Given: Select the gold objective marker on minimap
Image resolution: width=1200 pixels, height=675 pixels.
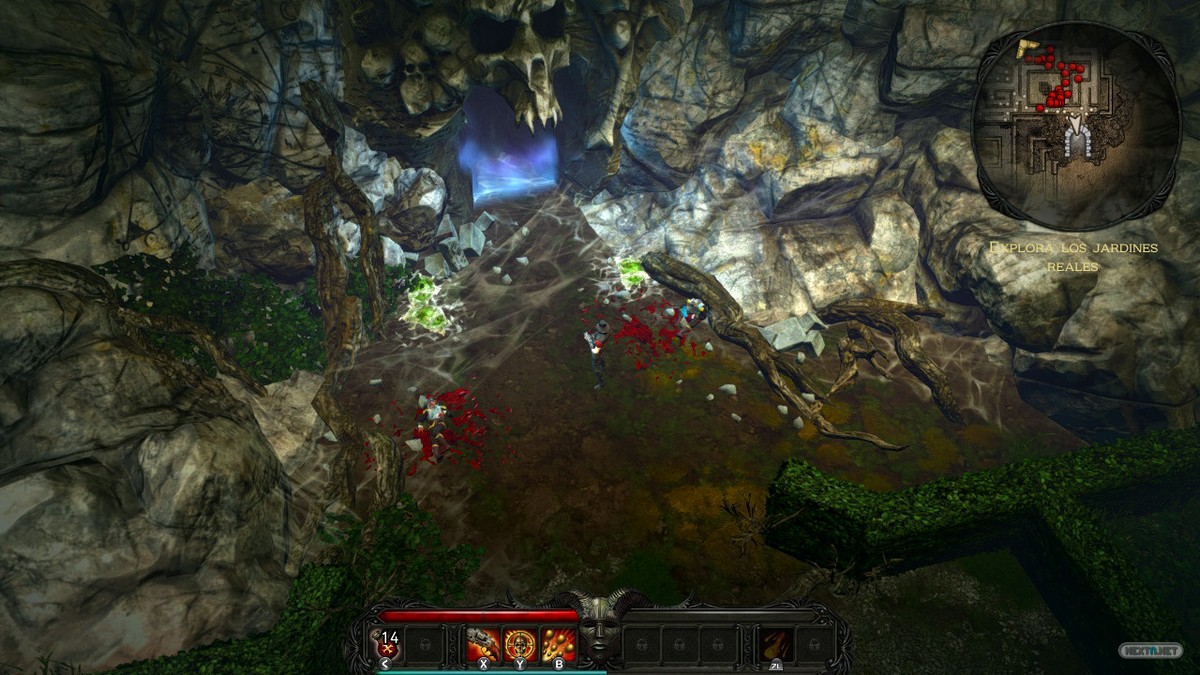Looking at the screenshot, I should click(x=1027, y=47).
